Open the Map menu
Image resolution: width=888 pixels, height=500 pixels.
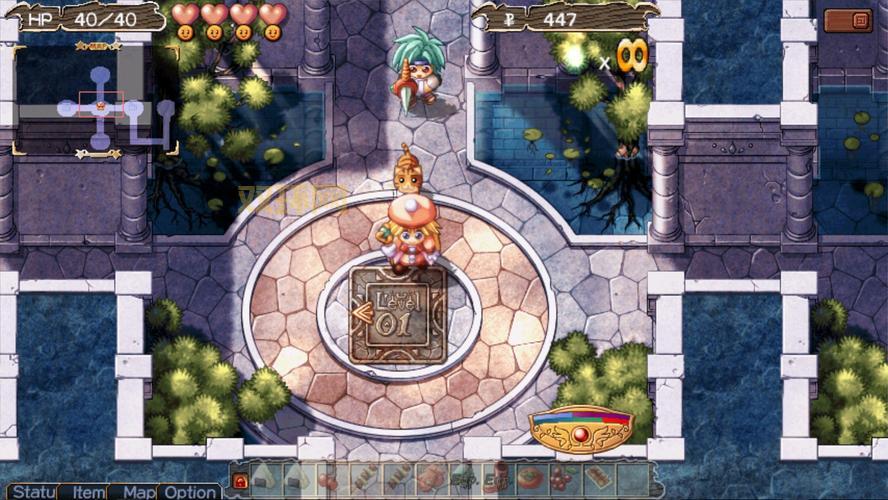pos(136,492)
